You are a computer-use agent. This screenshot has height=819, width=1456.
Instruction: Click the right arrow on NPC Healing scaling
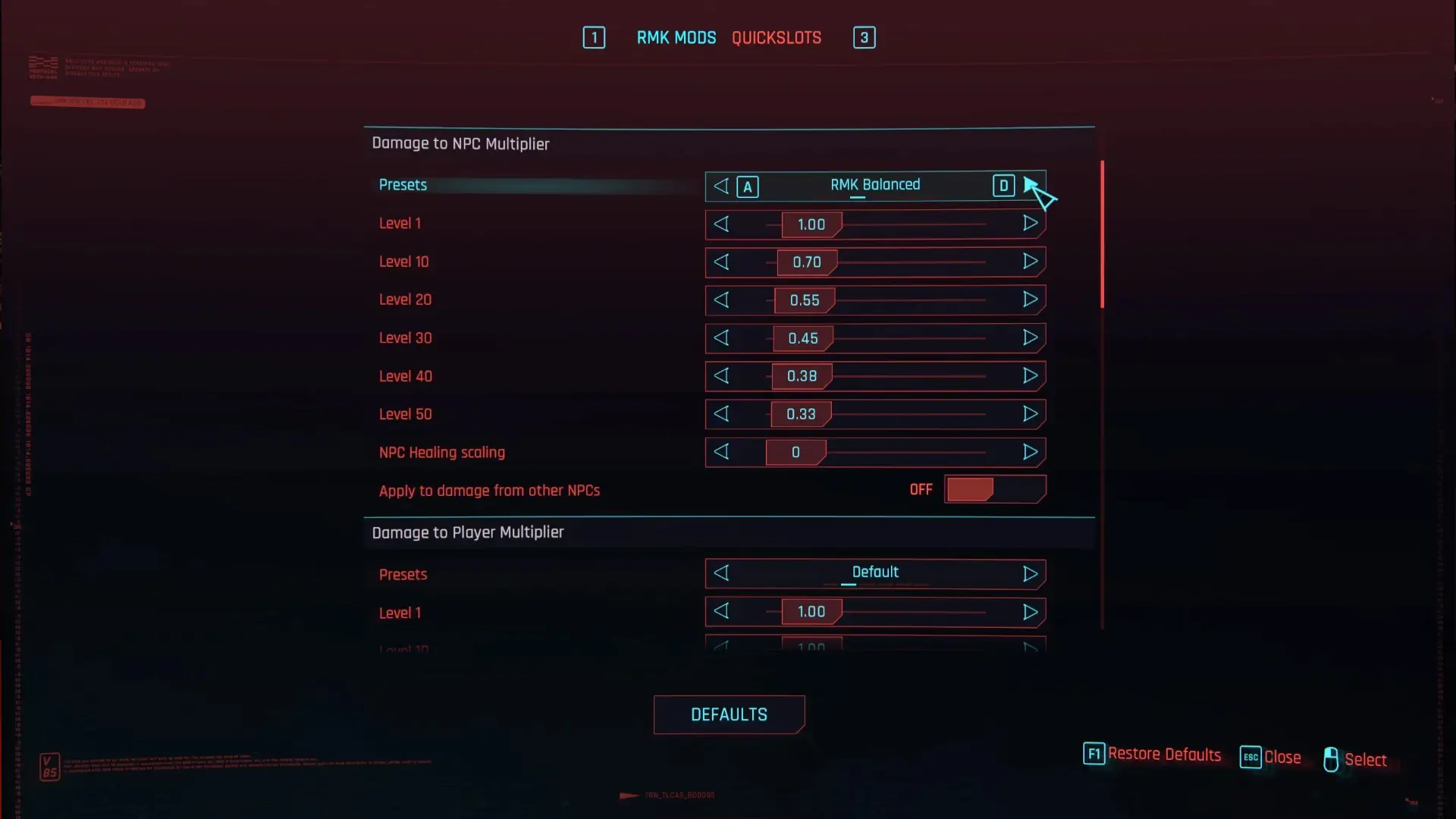click(1031, 452)
